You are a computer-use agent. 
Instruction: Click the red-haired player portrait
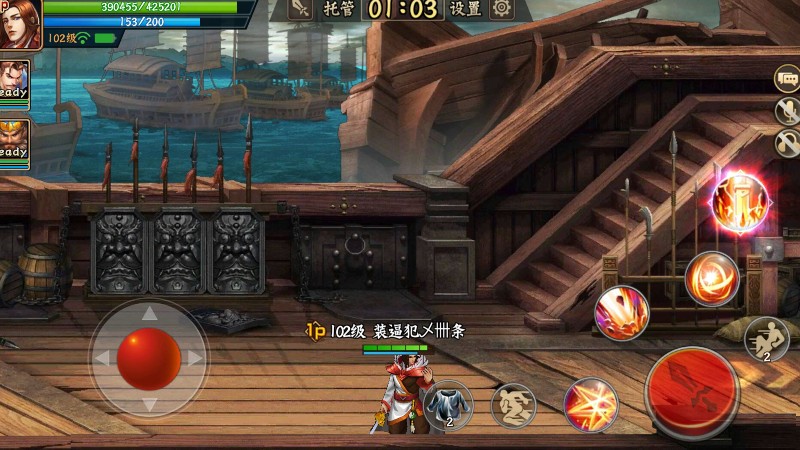pyautogui.click(x=20, y=24)
